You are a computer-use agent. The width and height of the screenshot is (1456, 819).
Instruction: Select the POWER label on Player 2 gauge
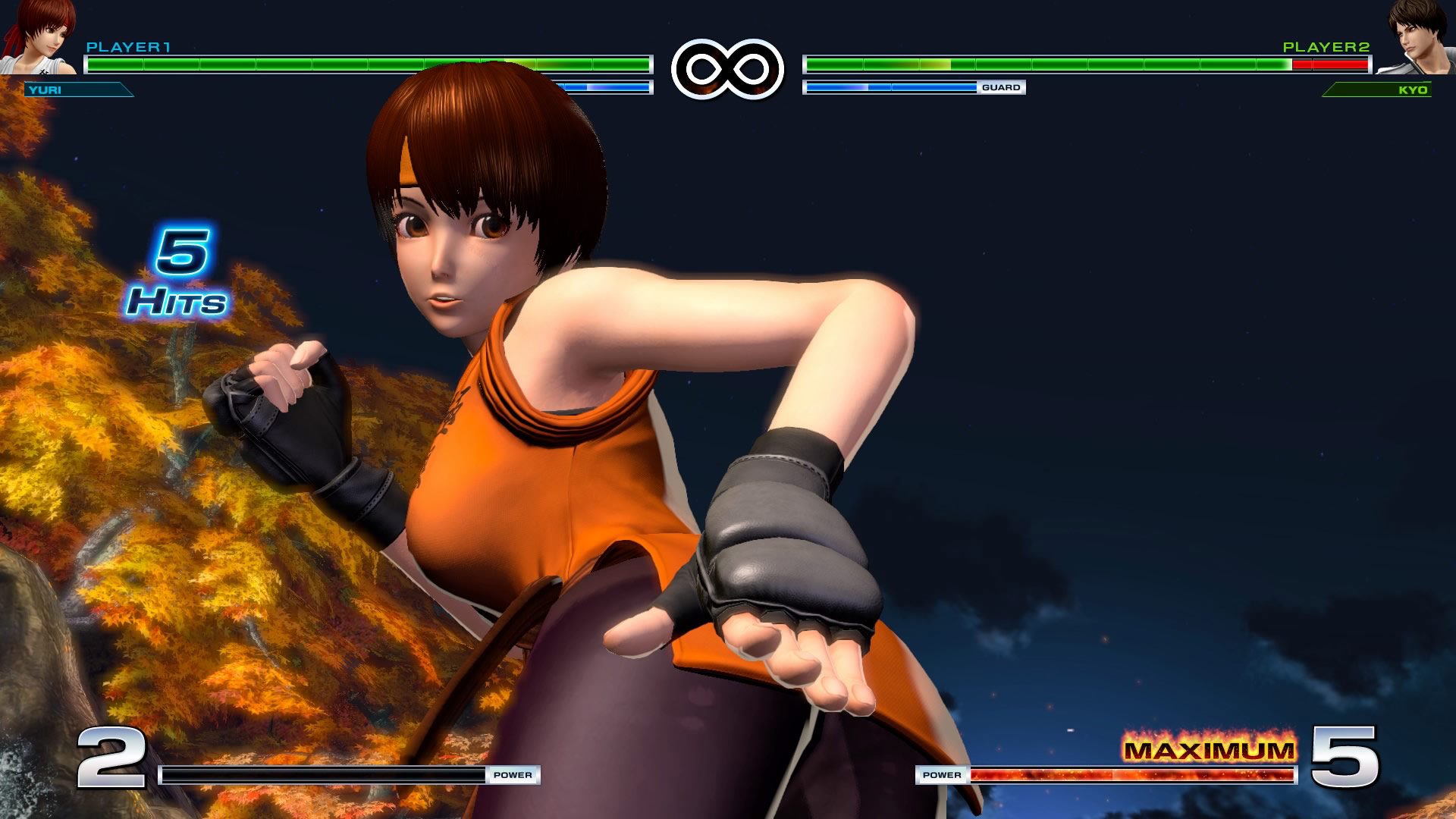[x=943, y=775]
